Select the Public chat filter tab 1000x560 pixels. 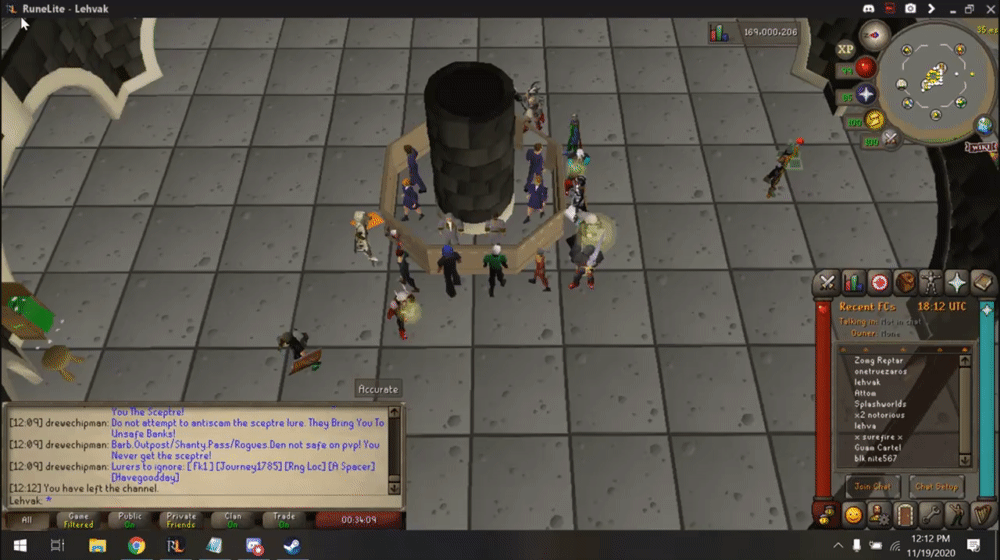130,520
